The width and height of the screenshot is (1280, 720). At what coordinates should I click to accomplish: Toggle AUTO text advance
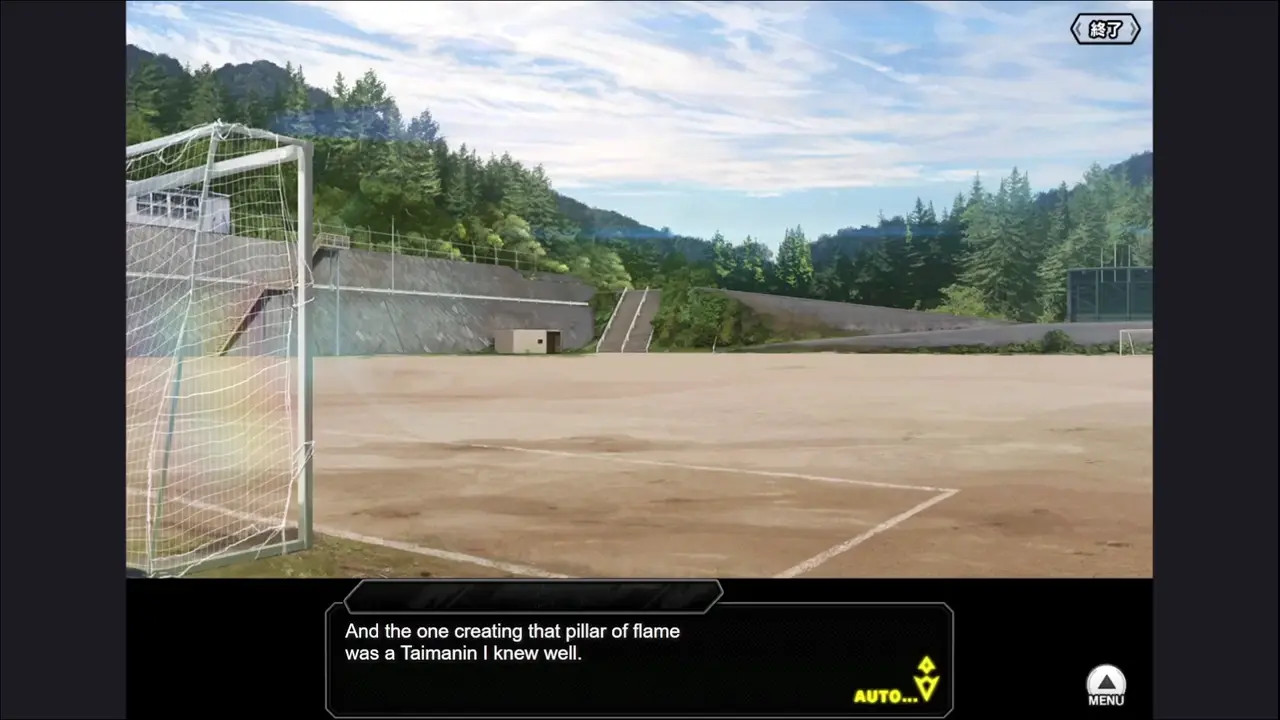point(885,696)
